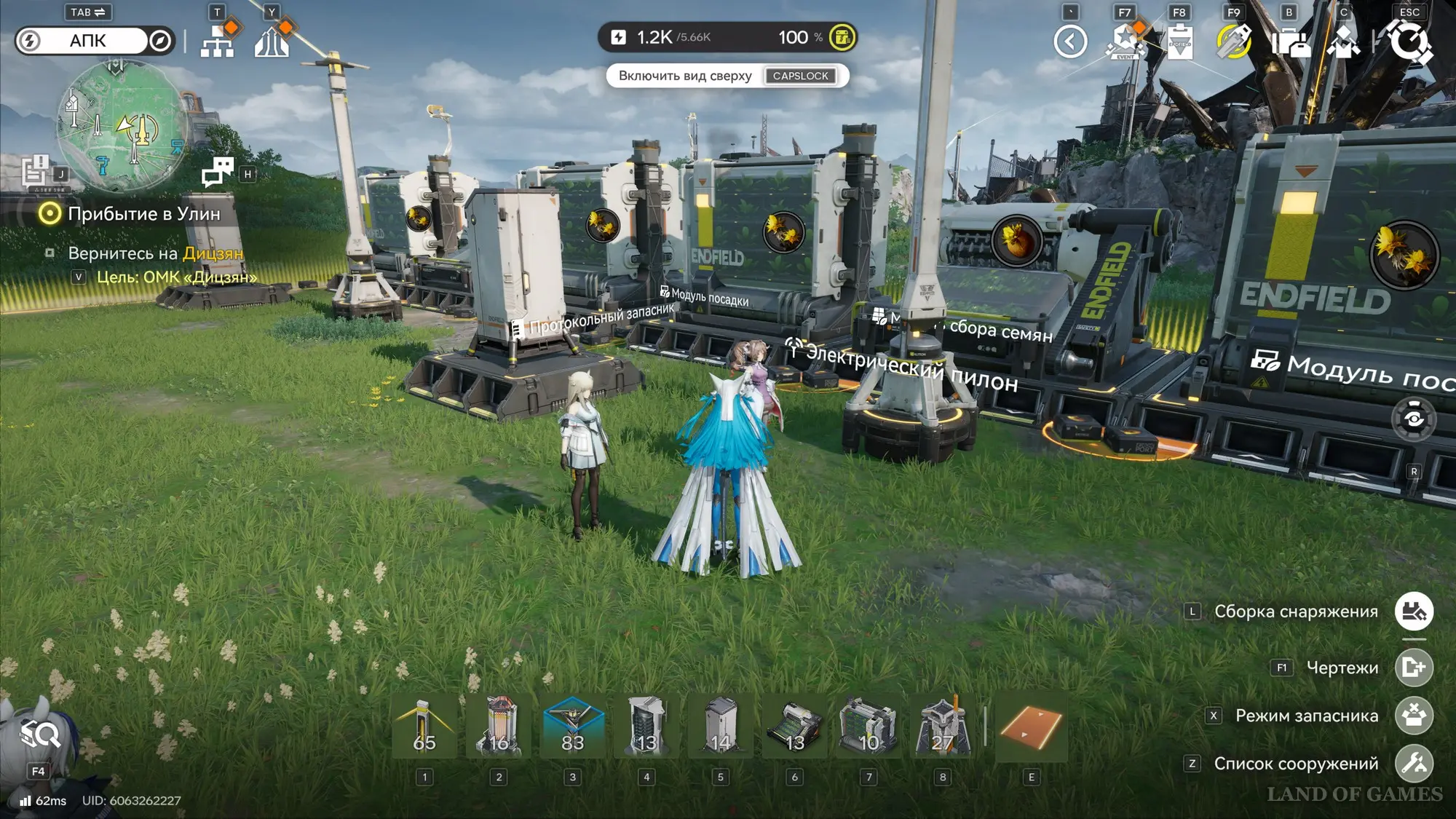Open the Чертежи blueprints button
This screenshot has width=1456, height=819.
coord(1414,668)
